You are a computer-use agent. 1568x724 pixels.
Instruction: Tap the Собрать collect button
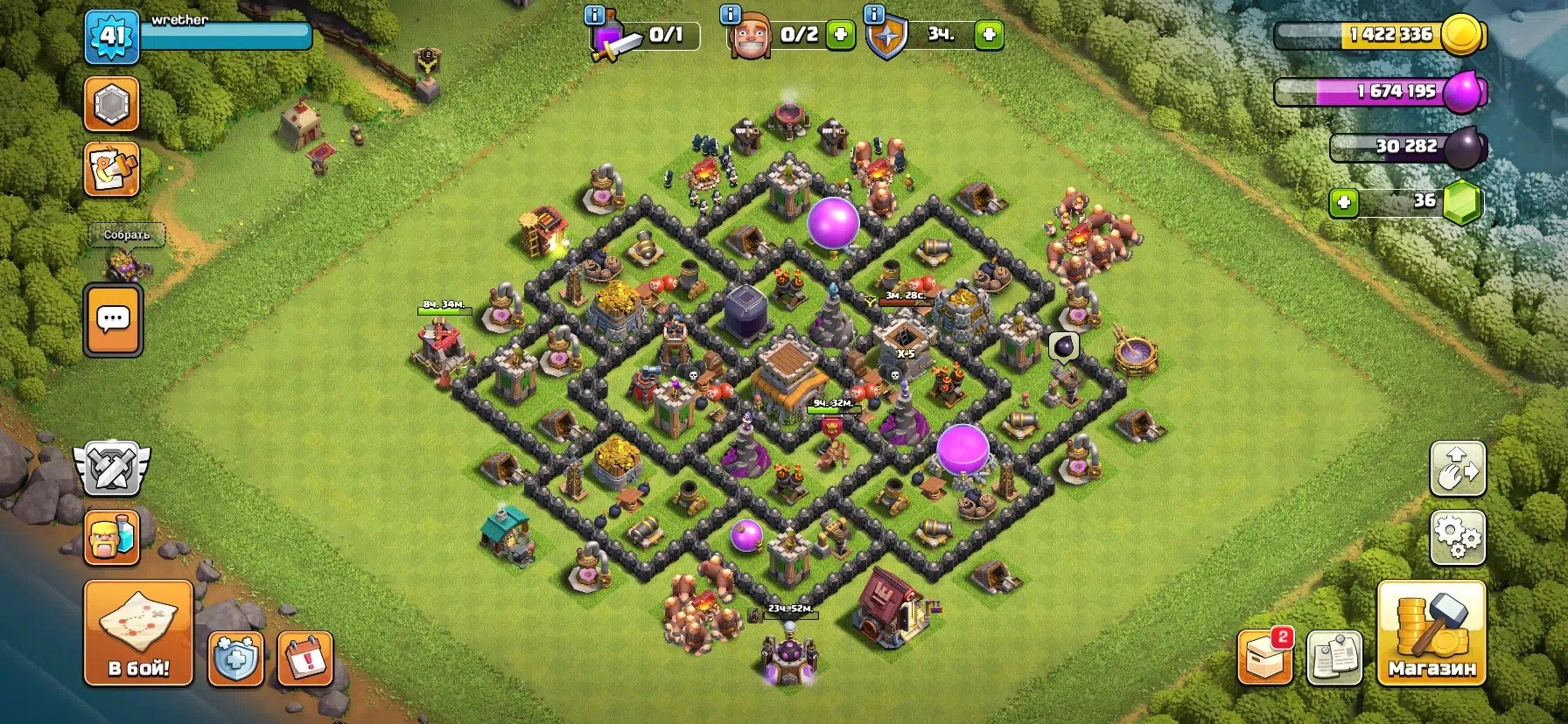click(x=128, y=234)
